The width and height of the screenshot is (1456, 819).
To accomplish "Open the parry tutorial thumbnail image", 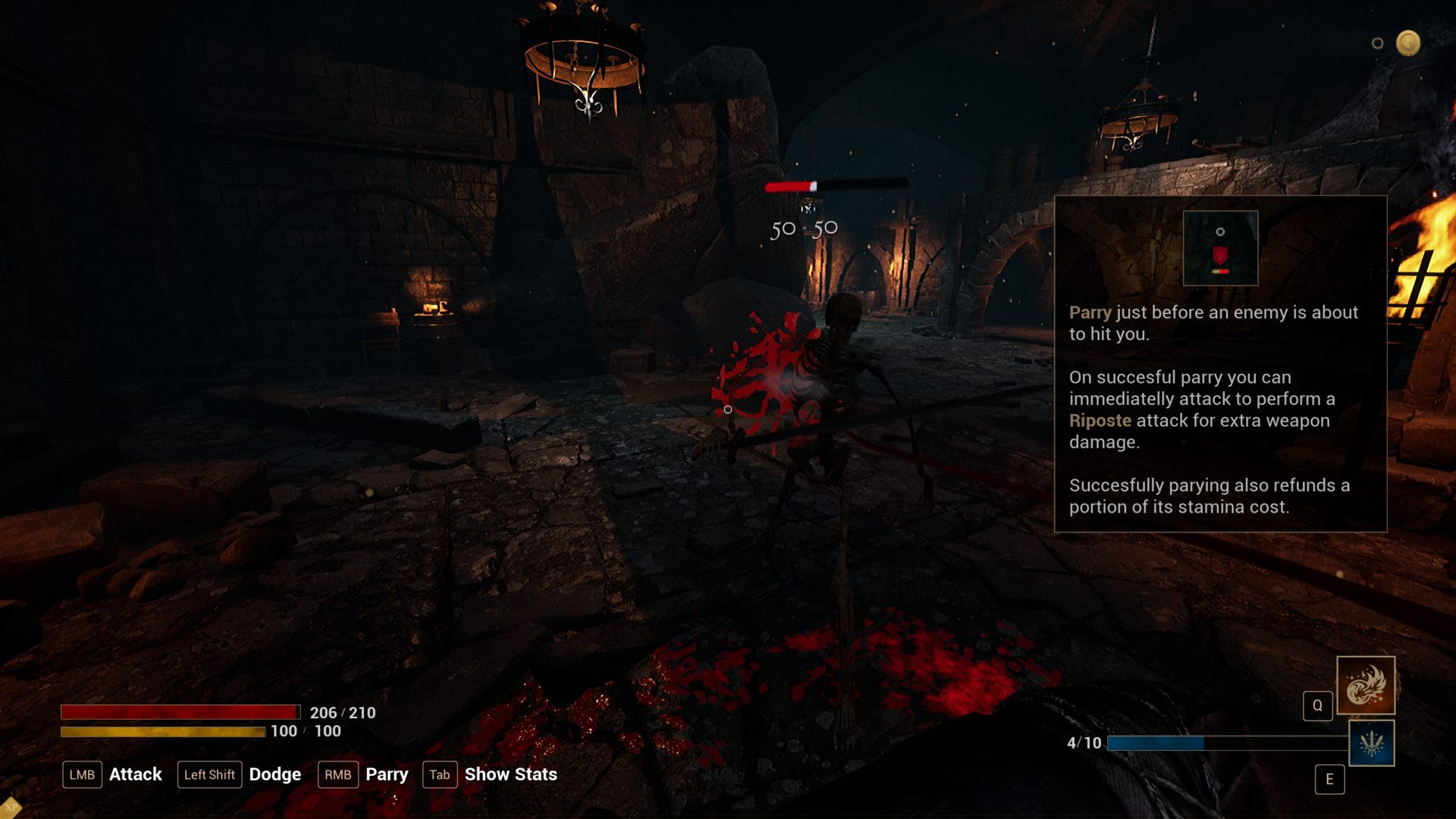I will pyautogui.click(x=1220, y=248).
